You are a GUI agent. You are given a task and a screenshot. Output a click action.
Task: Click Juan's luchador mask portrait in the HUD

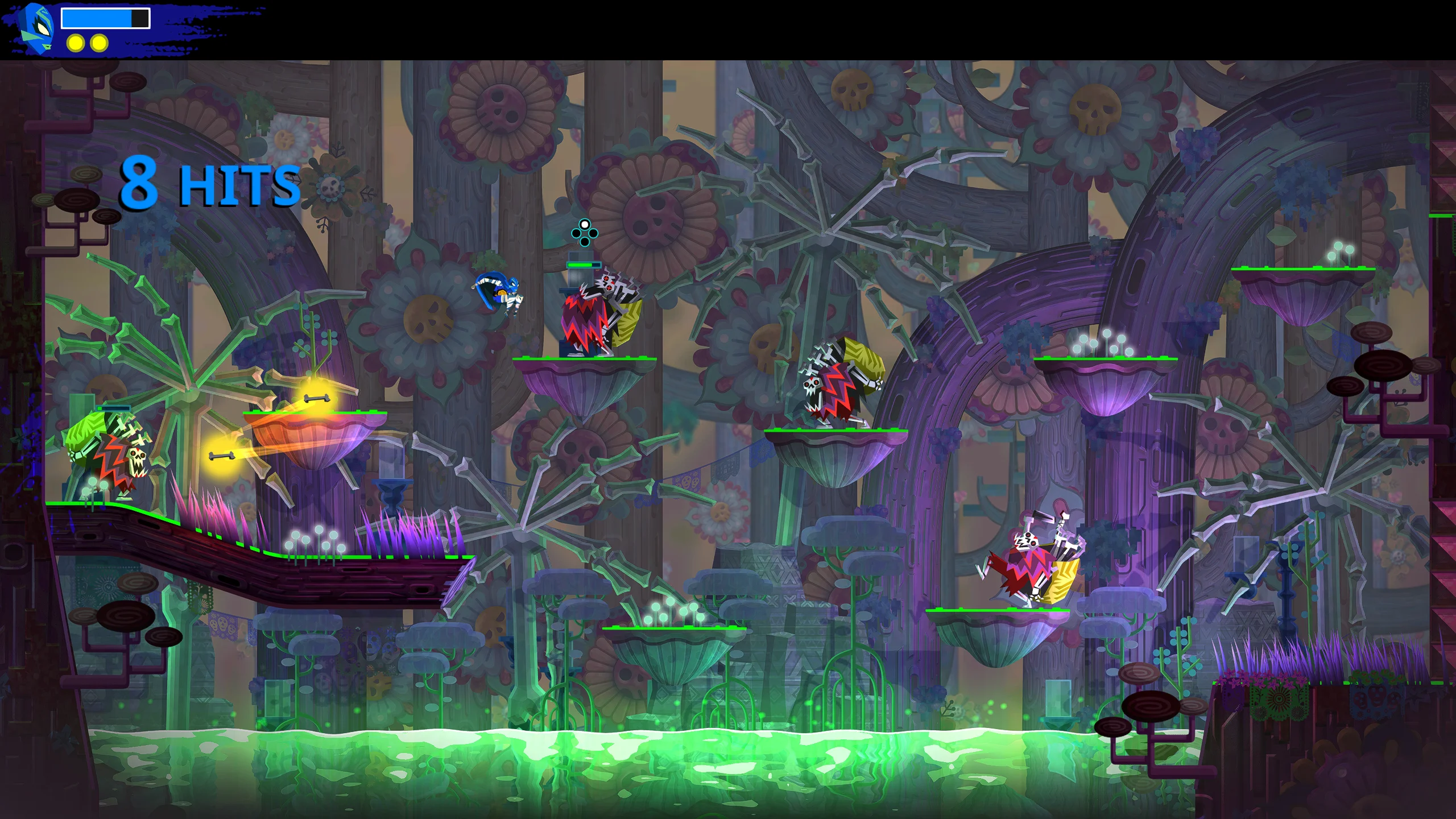pos(36,26)
